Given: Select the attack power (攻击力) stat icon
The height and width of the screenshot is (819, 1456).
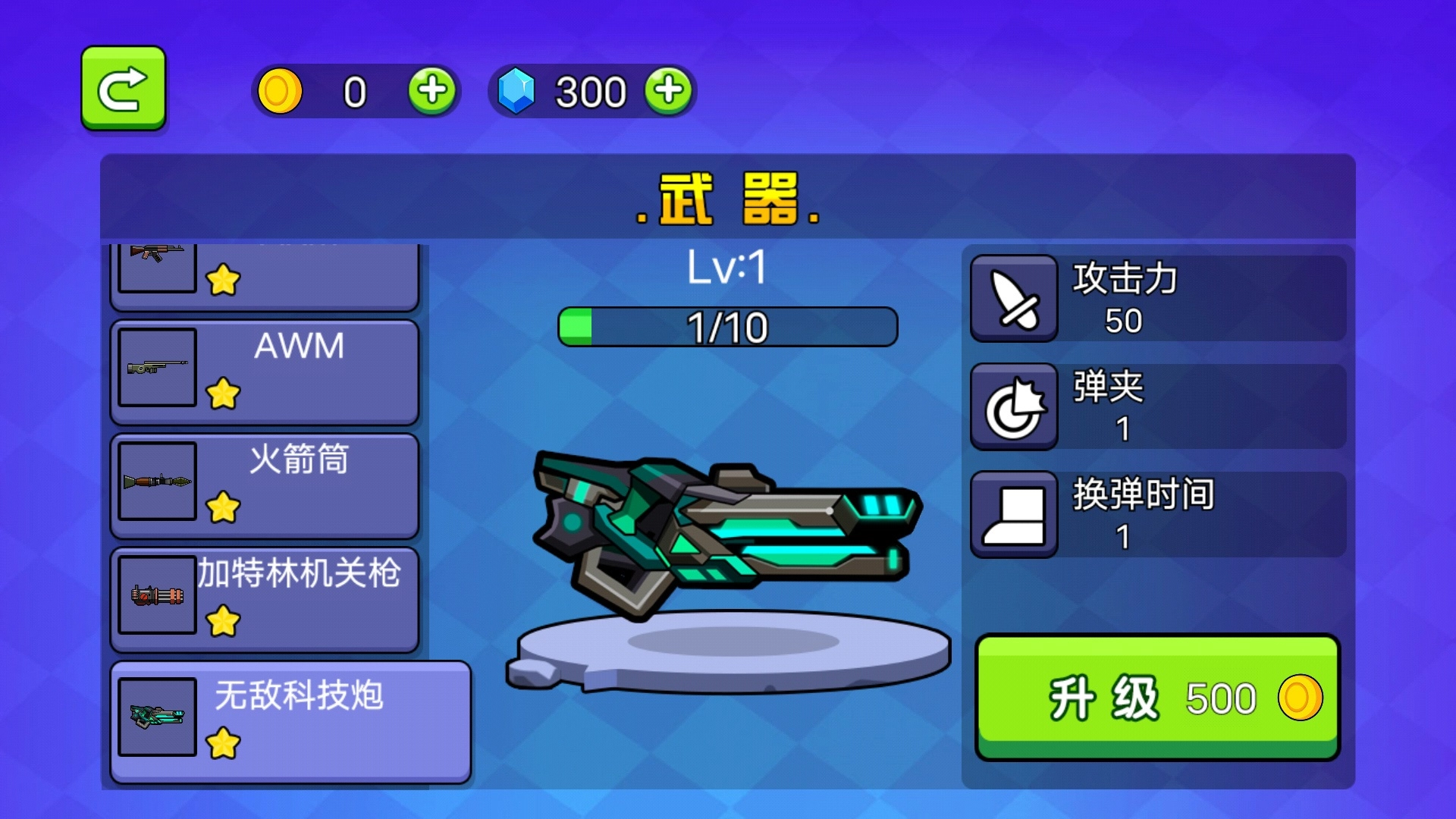Looking at the screenshot, I should point(1014,296).
